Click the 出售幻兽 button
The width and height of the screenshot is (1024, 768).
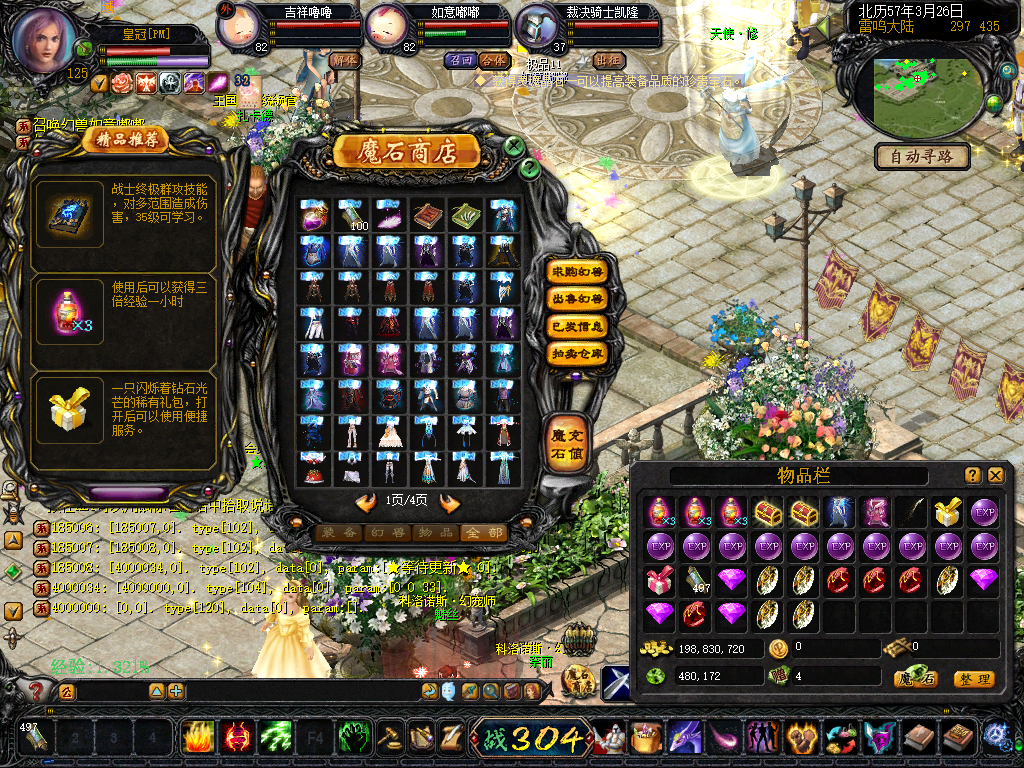tap(578, 298)
